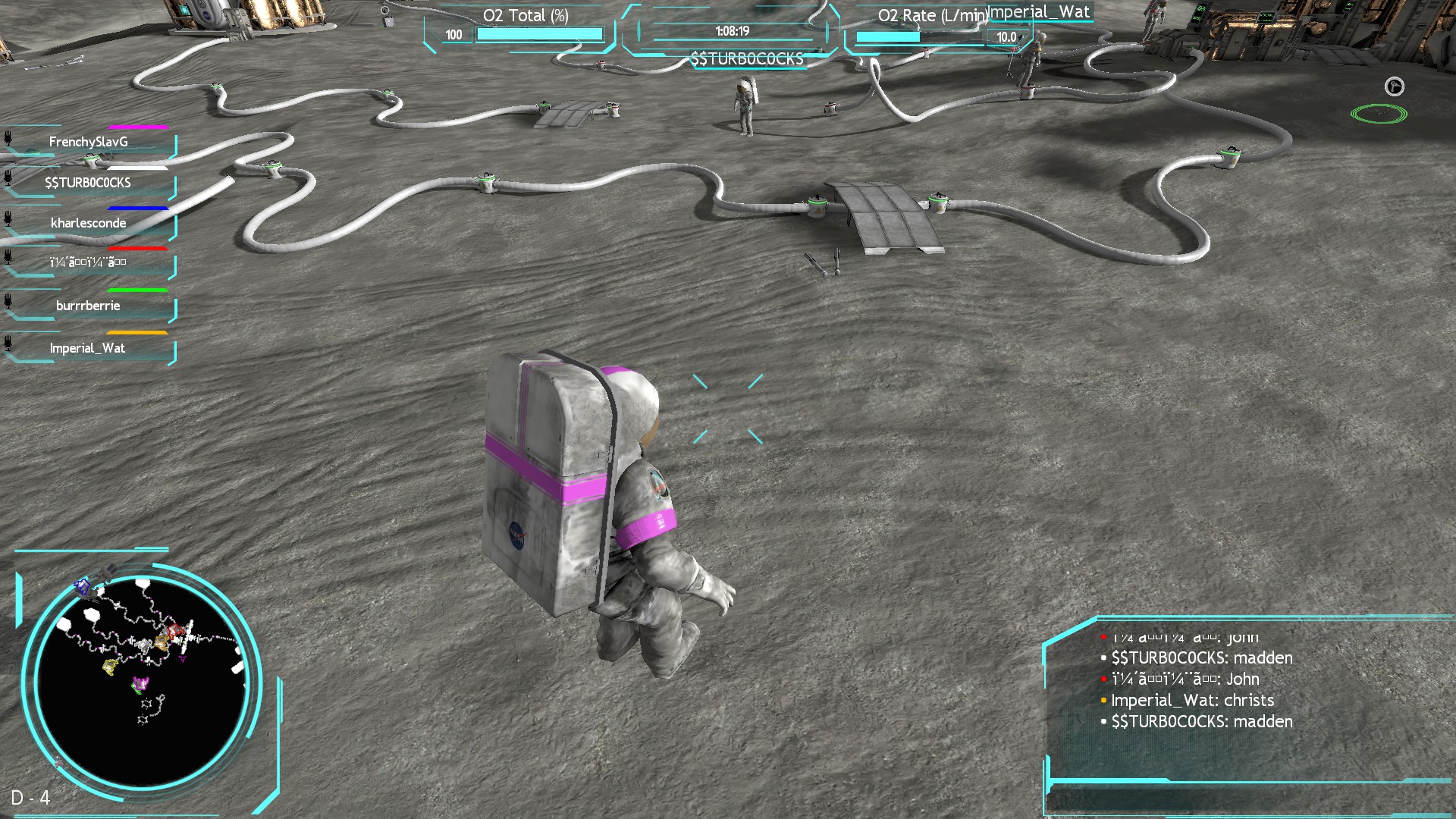Mute FrenchySlavG's microphone
The height and width of the screenshot is (819, 1456).
(x=8, y=139)
